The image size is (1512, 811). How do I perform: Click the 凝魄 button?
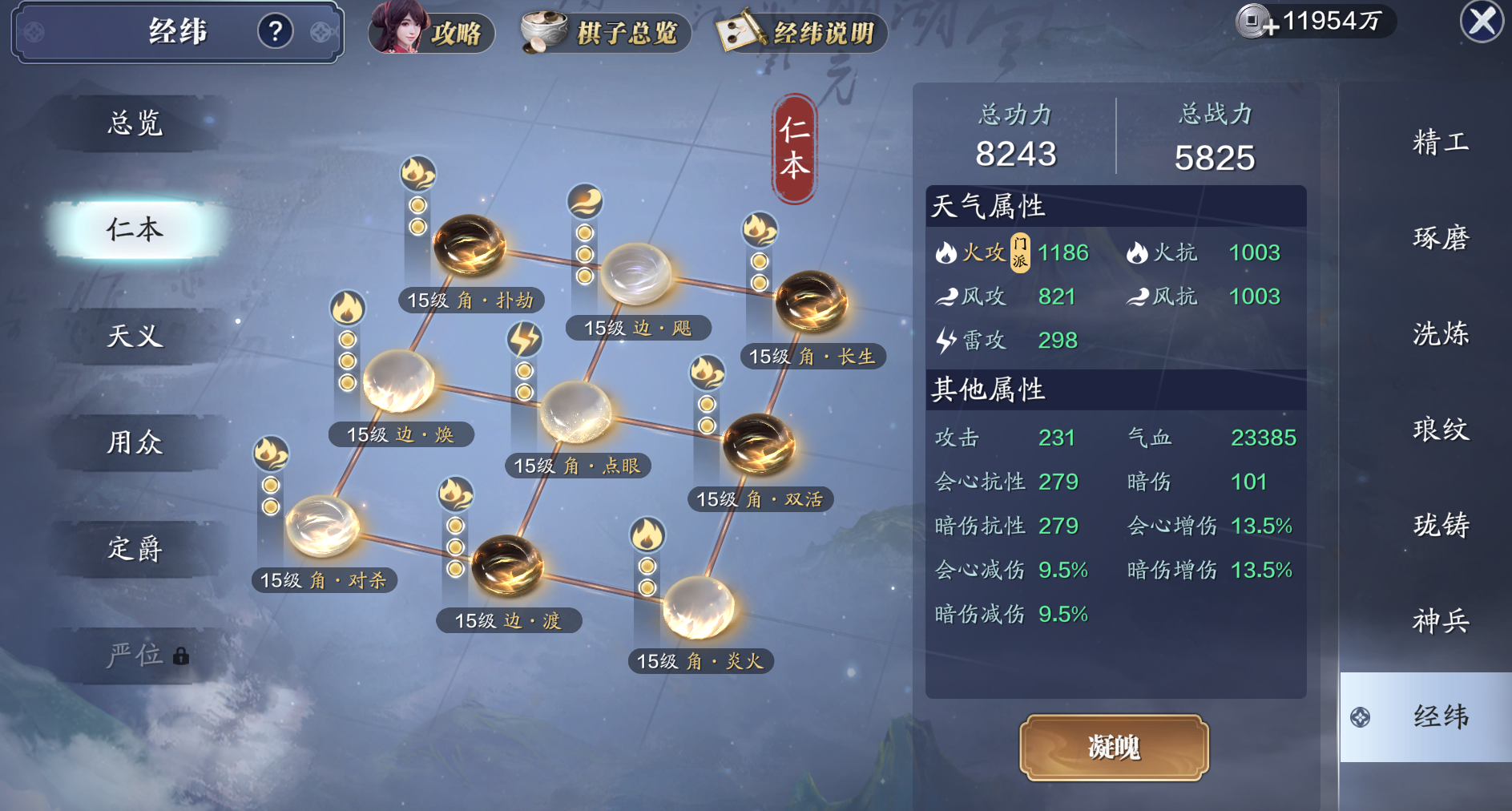1113,747
